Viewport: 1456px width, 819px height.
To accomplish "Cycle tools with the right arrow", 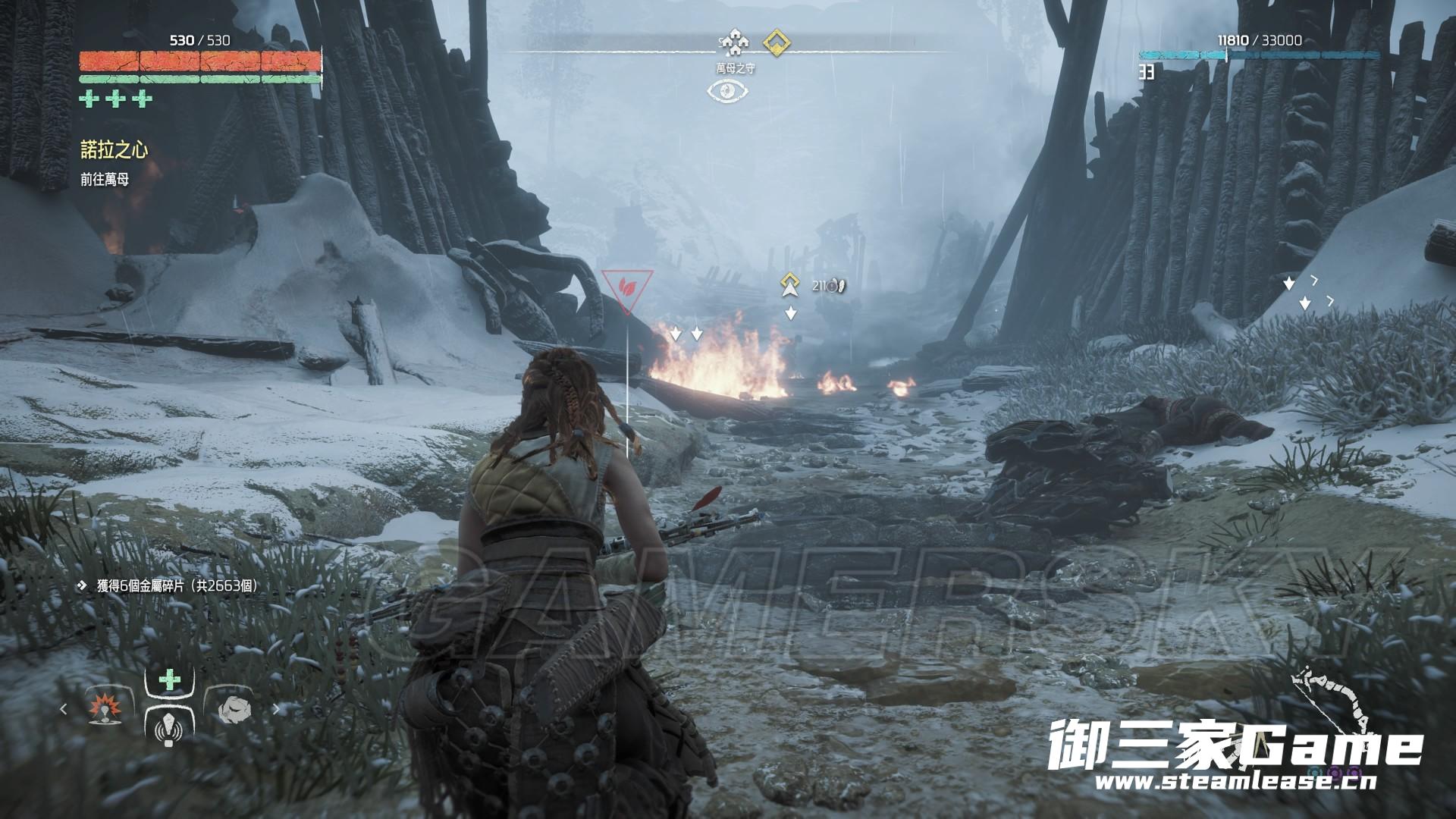I will 275,709.
